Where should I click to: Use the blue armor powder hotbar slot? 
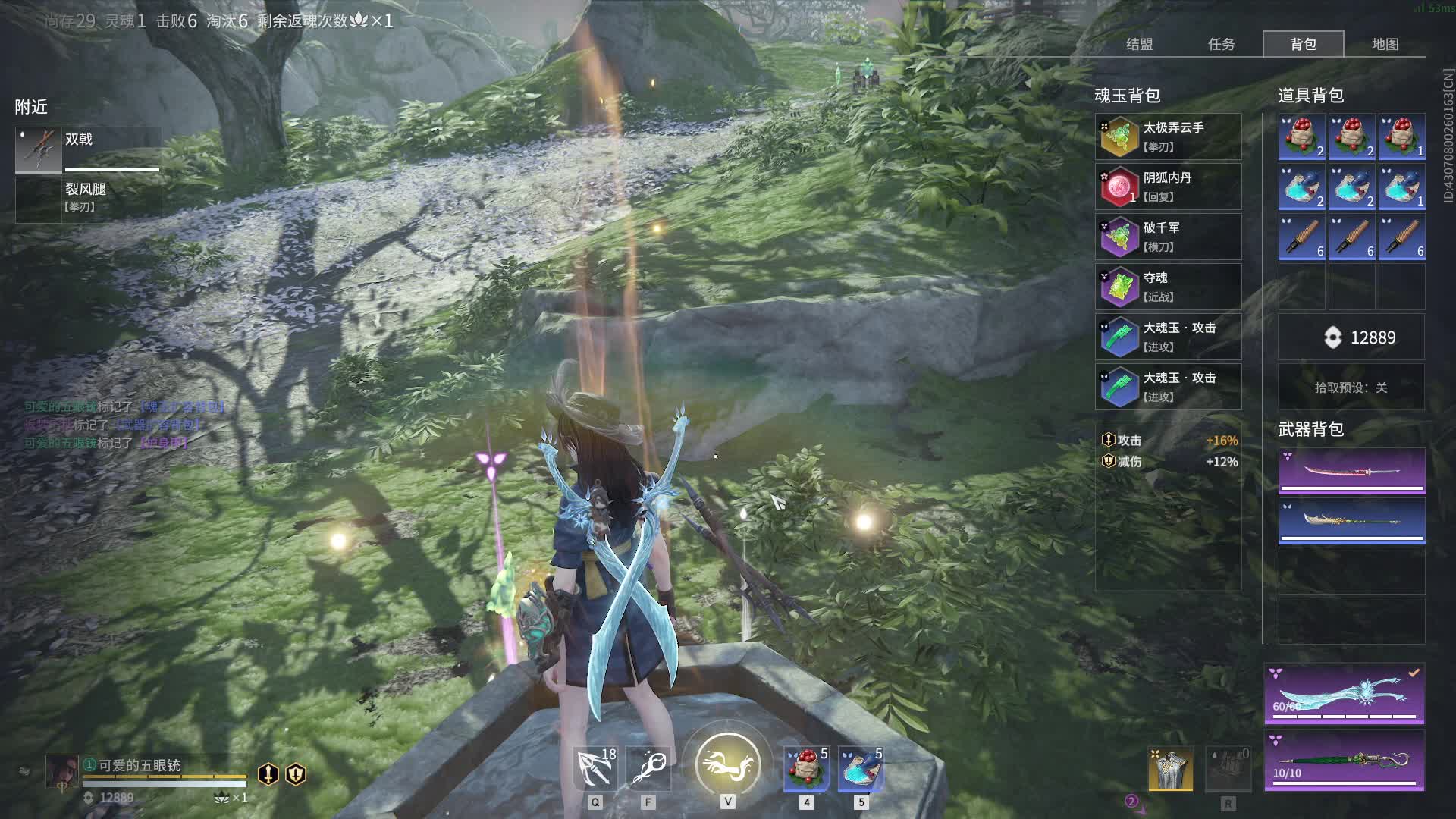tap(861, 767)
